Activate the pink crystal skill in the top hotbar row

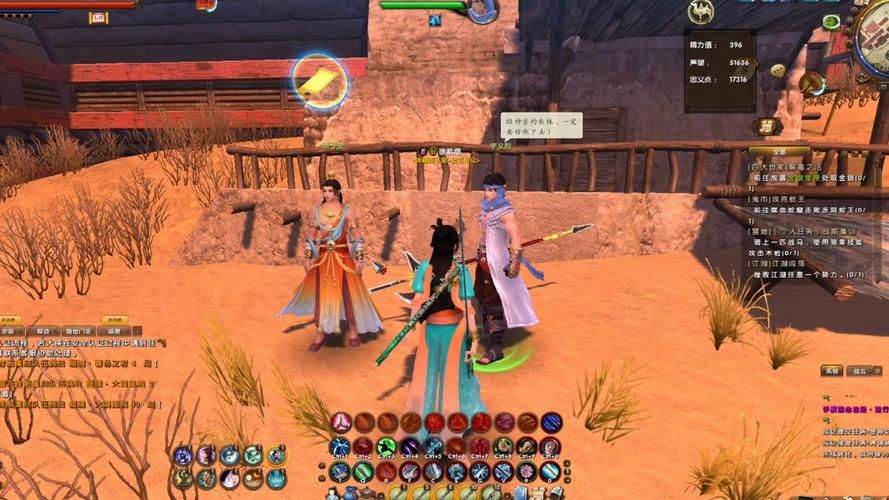[x=342, y=422]
